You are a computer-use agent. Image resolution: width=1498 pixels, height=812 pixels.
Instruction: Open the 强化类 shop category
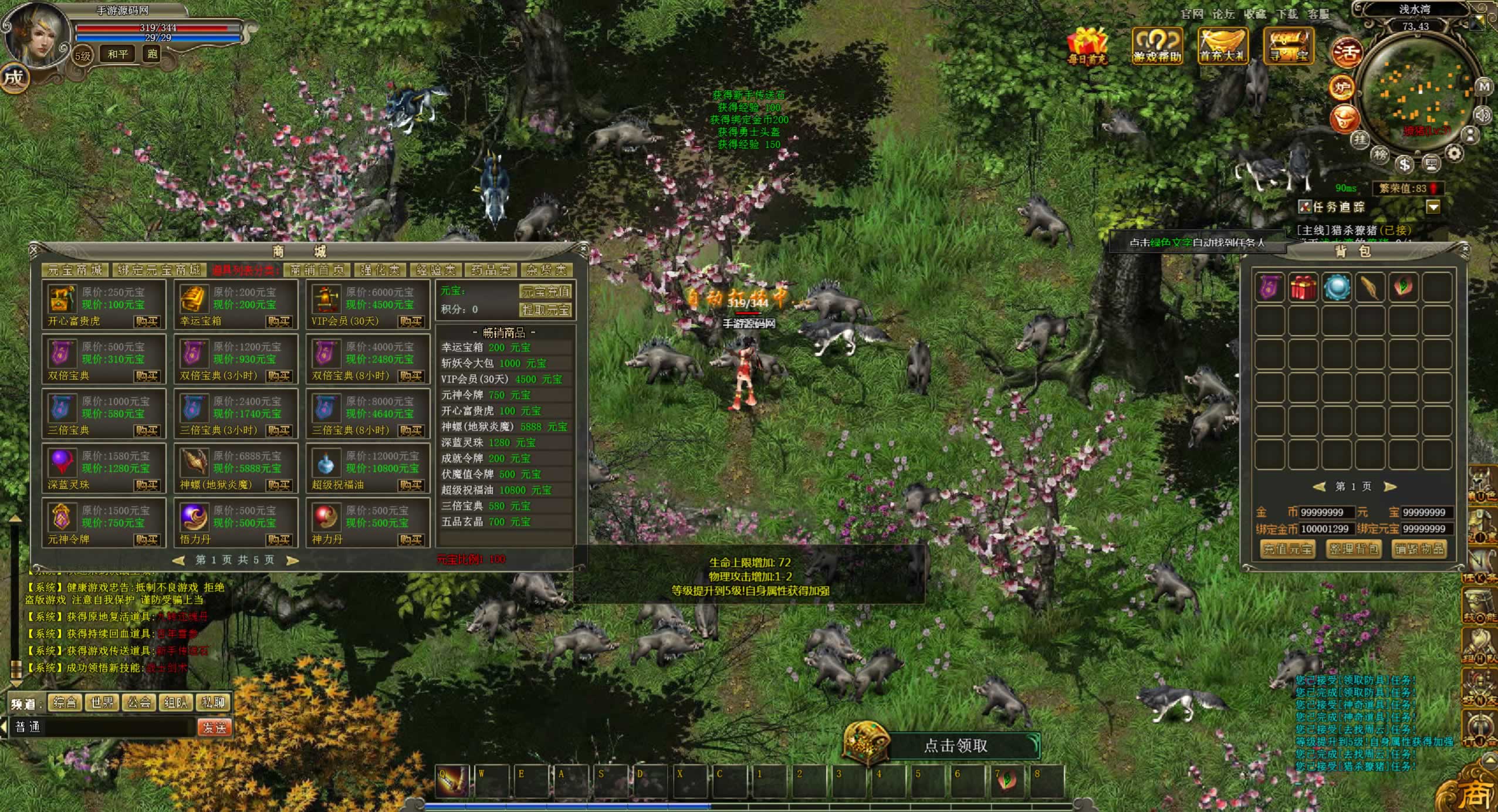(x=380, y=270)
